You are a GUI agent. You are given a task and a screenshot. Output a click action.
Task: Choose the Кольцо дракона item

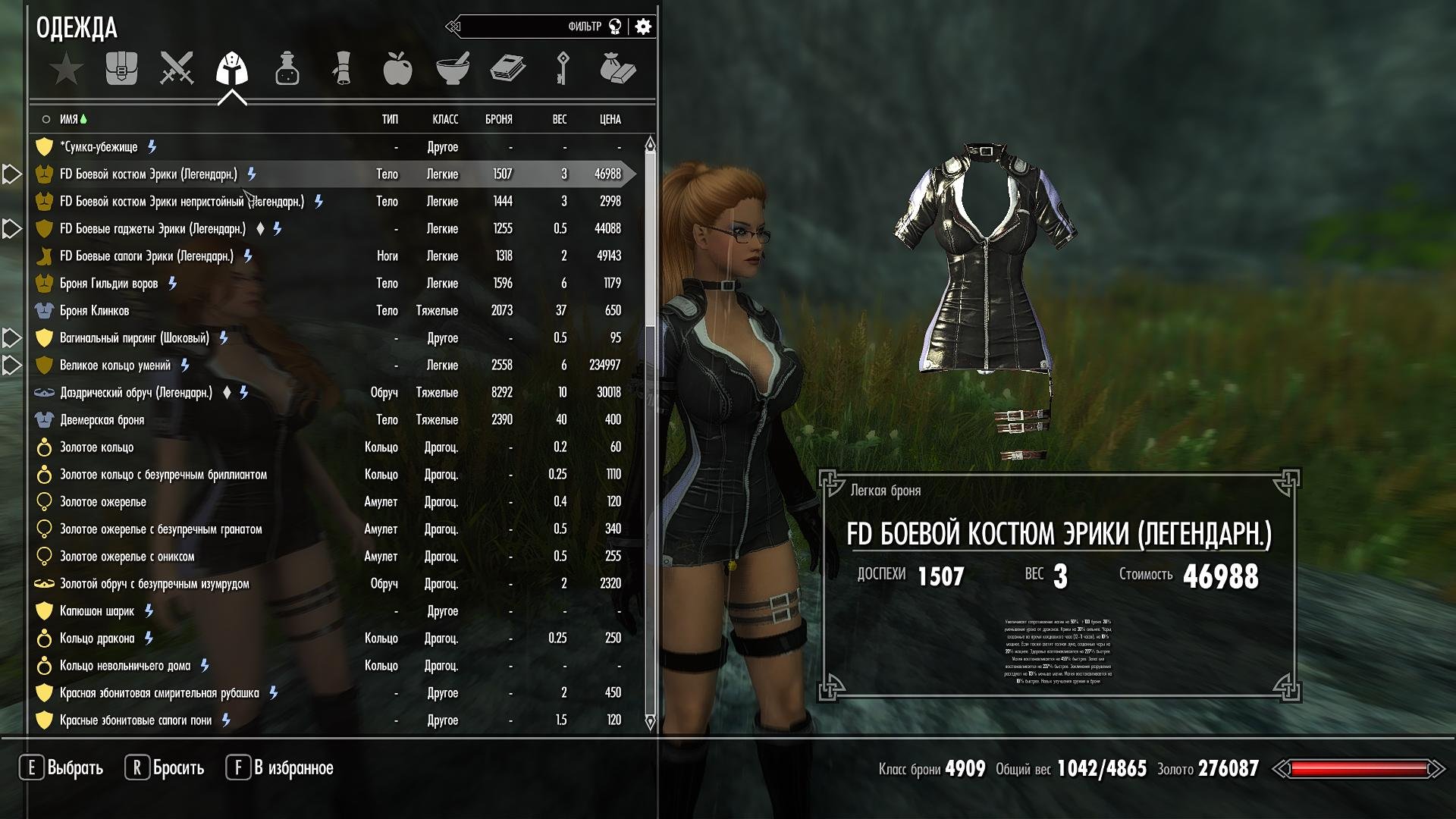(97, 639)
